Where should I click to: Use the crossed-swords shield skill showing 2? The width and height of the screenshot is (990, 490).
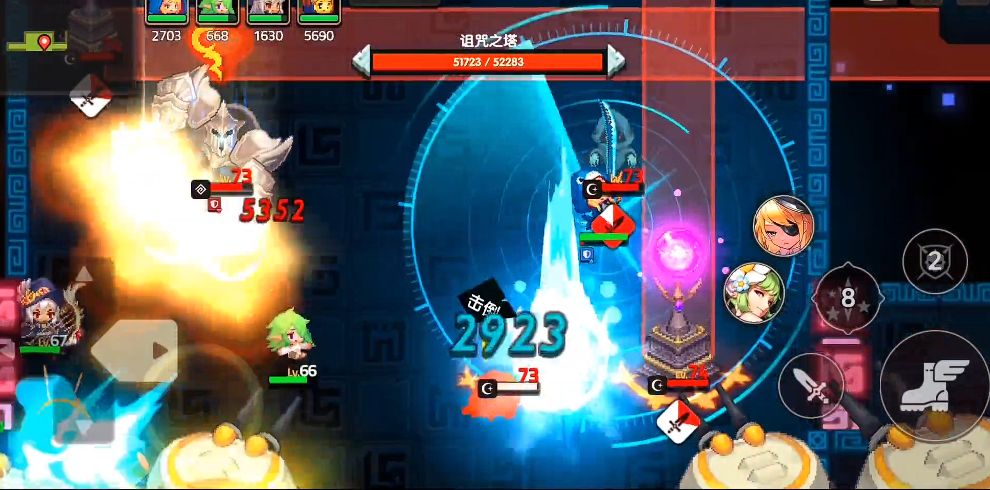coord(934,262)
